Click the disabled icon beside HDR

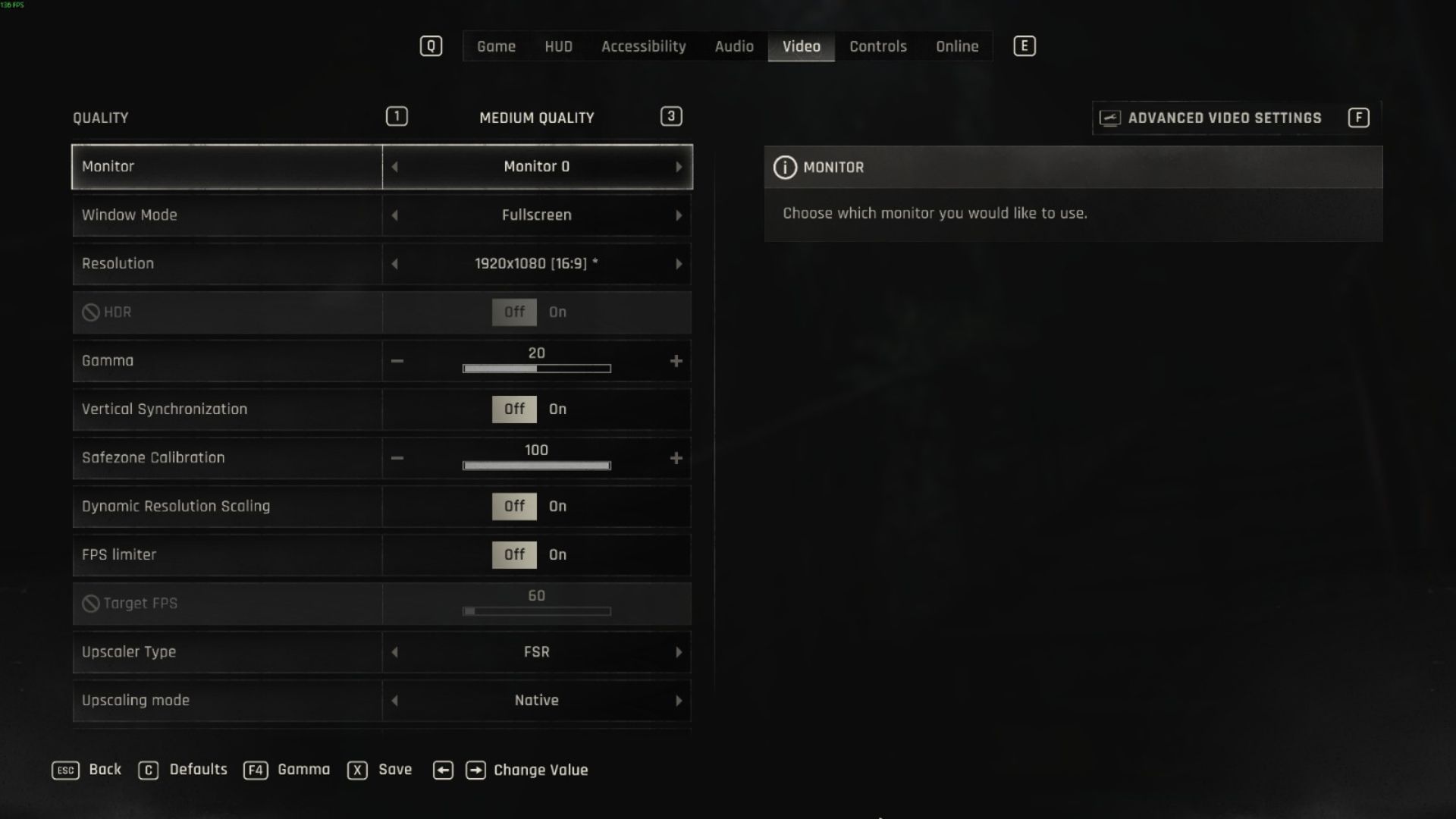pos(91,312)
